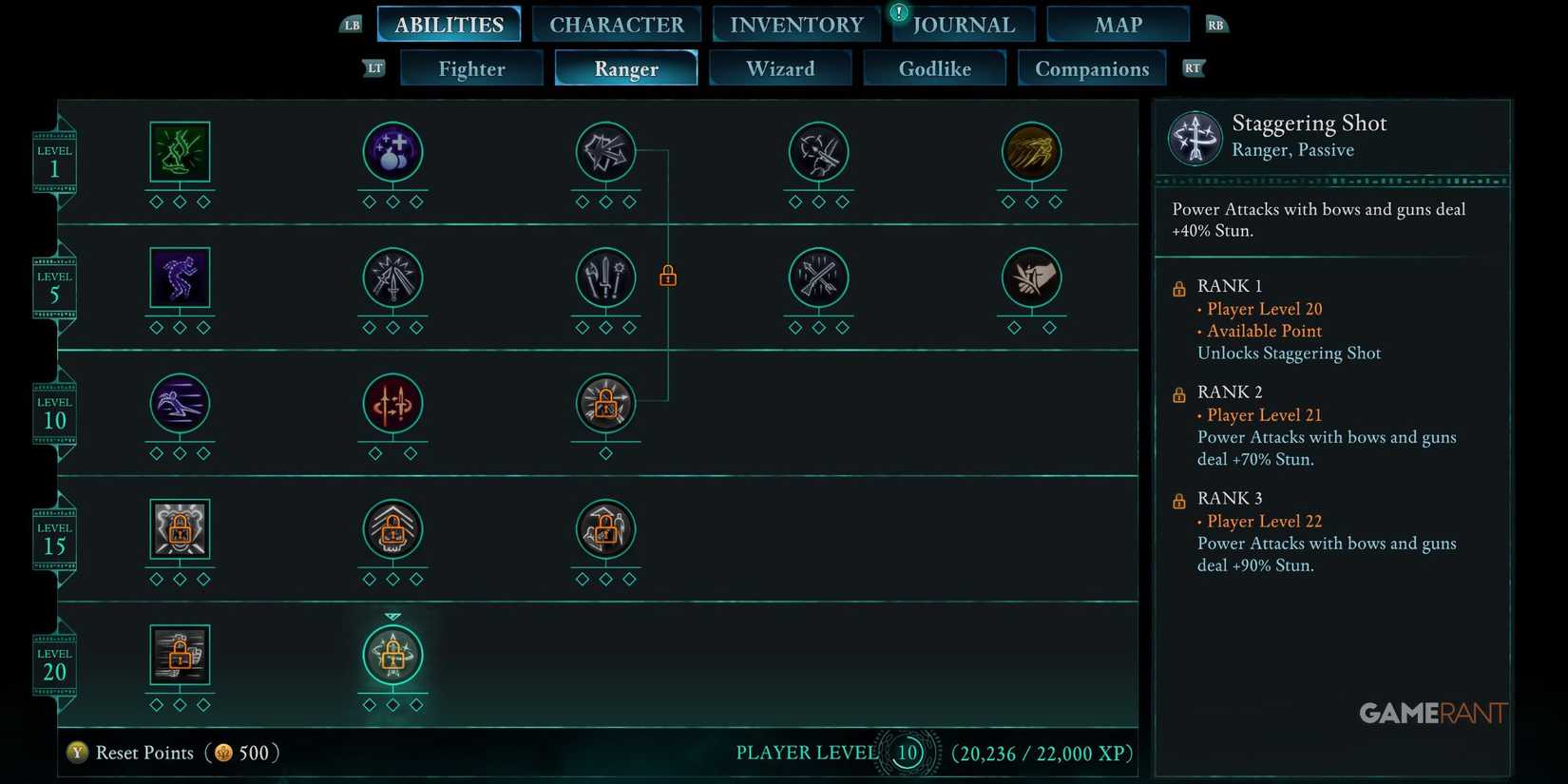Viewport: 1568px width, 784px height.
Task: Select the green slashing ability in Level 1 row
Action: pos(180,152)
